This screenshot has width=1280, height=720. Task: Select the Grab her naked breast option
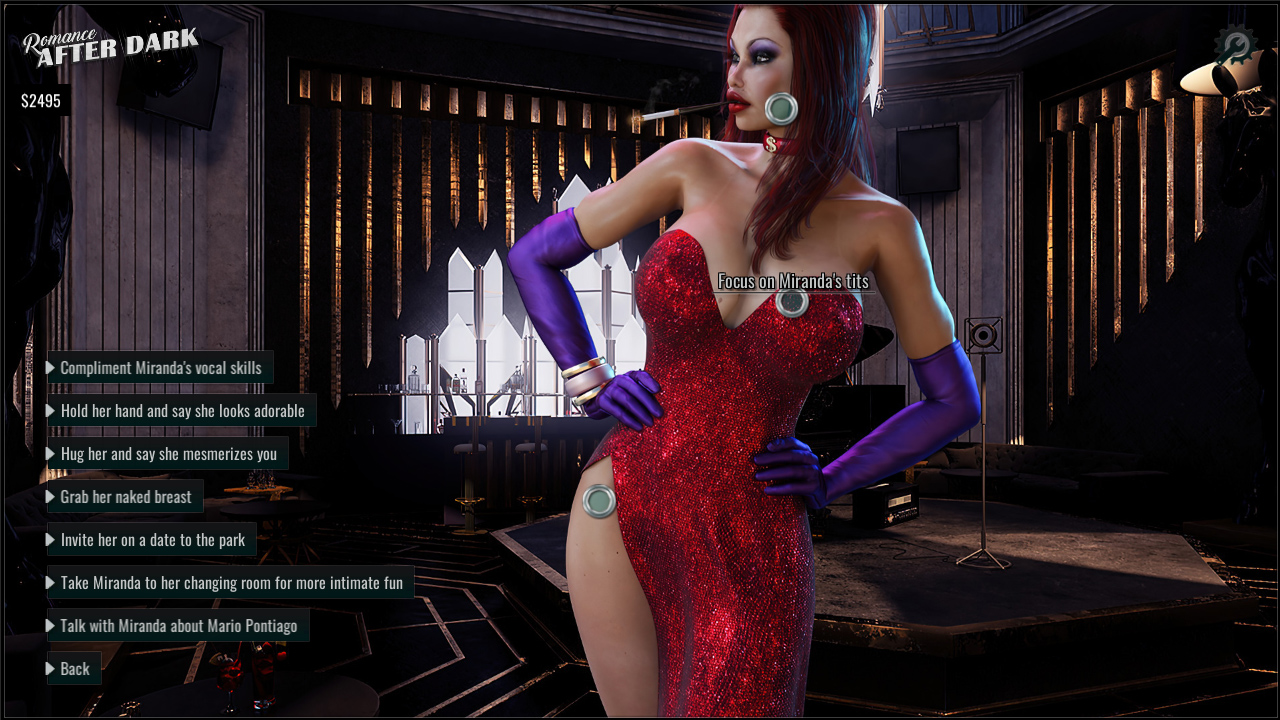click(125, 497)
